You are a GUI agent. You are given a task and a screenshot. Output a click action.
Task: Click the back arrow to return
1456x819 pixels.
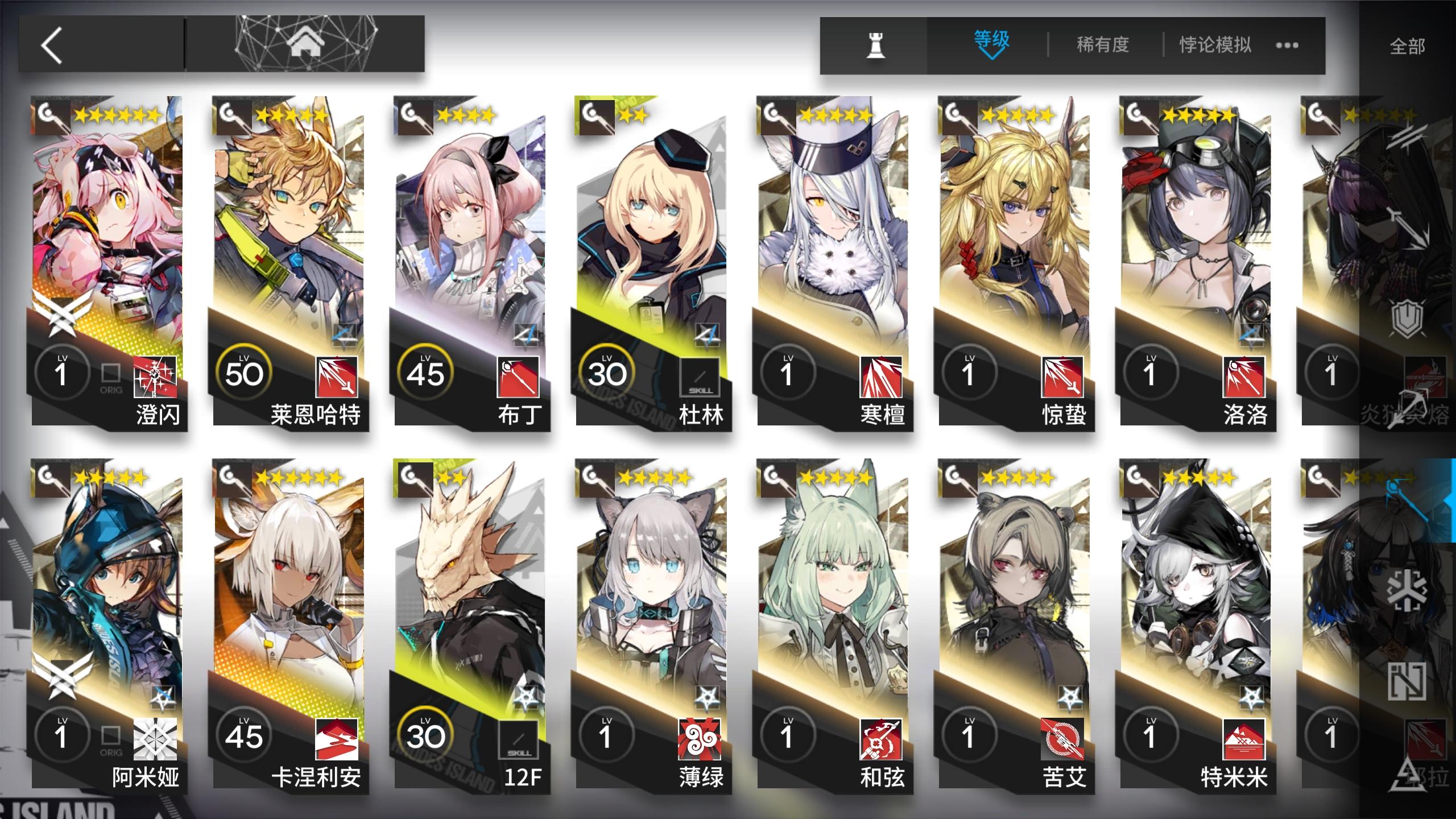click(x=51, y=45)
